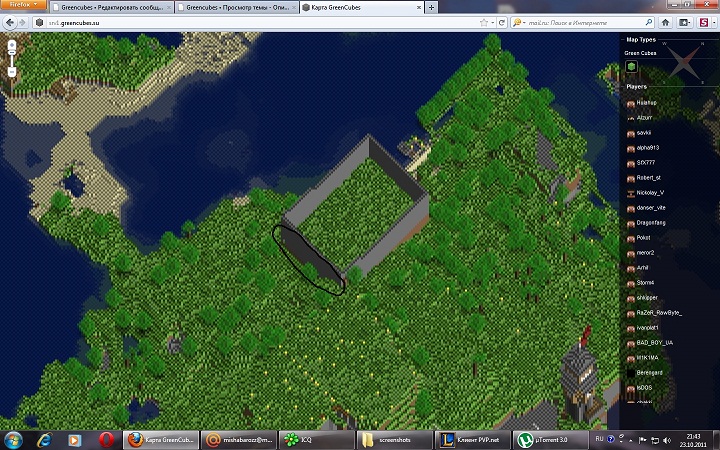The width and height of the screenshot is (720, 450).
Task: Select player savkii from the list
Action: coord(644,132)
